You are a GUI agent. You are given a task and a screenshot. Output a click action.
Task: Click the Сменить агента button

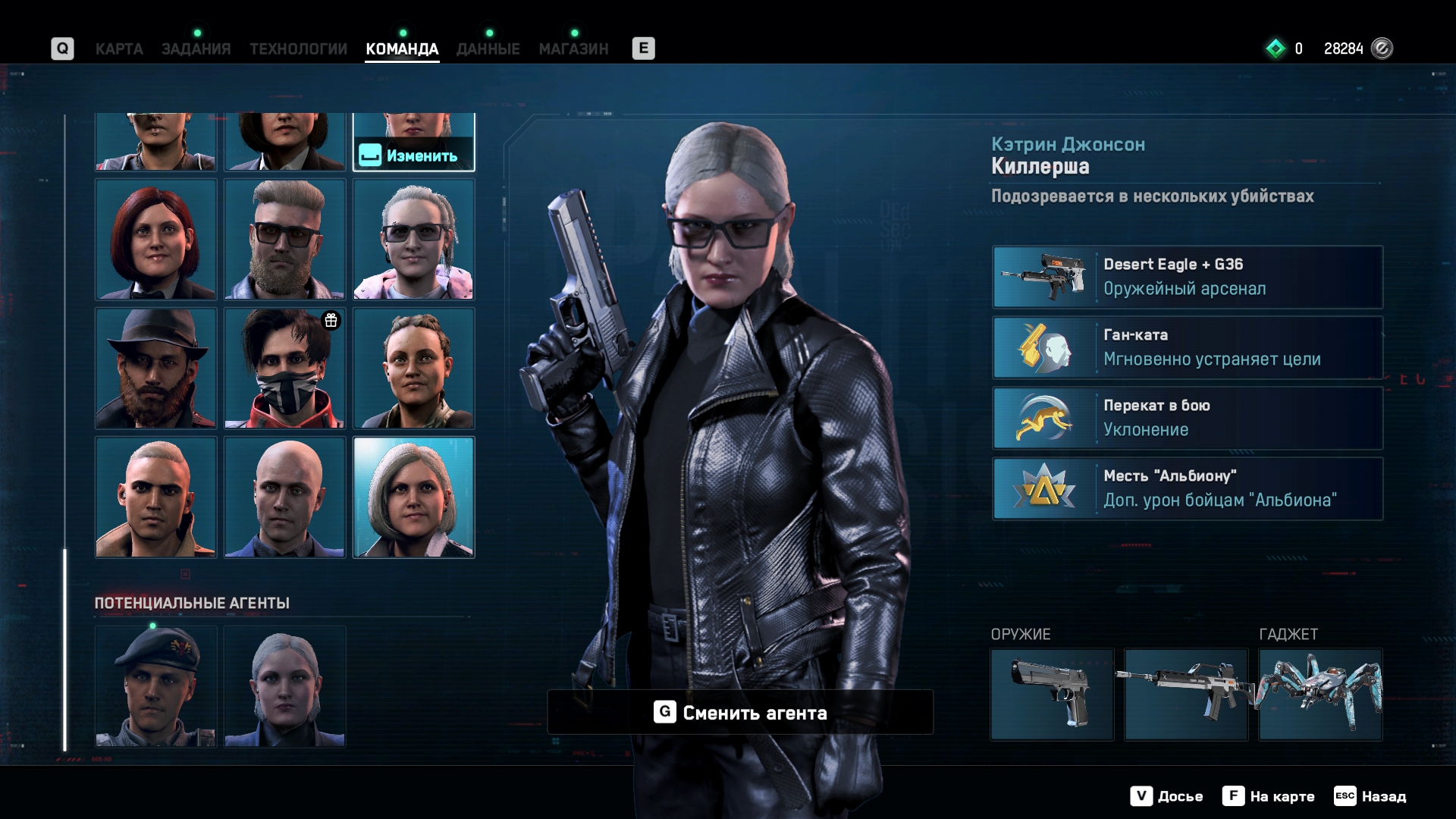(x=740, y=712)
